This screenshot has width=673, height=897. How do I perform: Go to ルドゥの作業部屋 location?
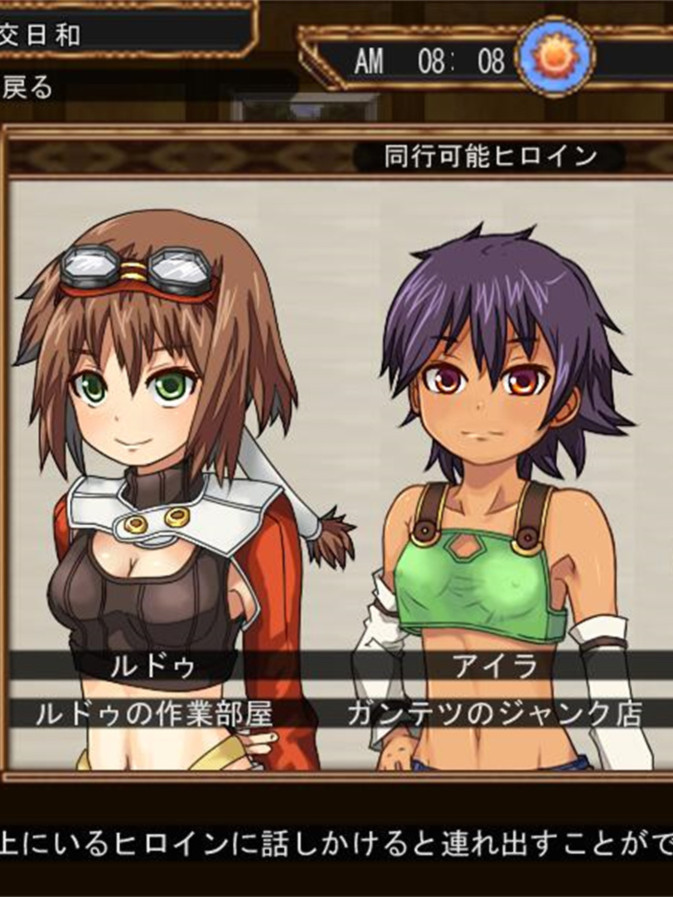153,713
